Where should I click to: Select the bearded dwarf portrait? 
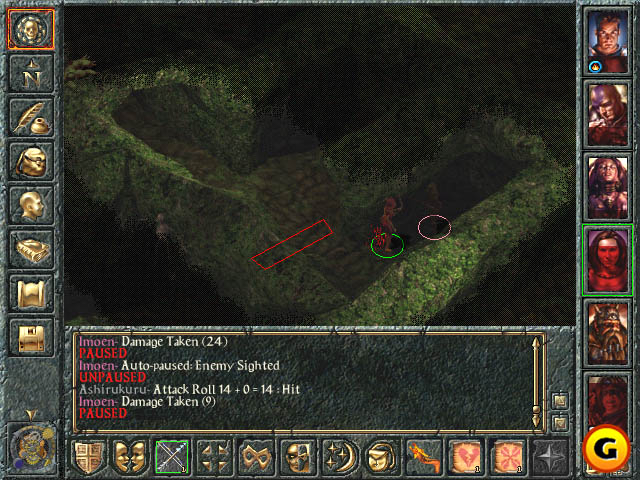(x=608, y=331)
